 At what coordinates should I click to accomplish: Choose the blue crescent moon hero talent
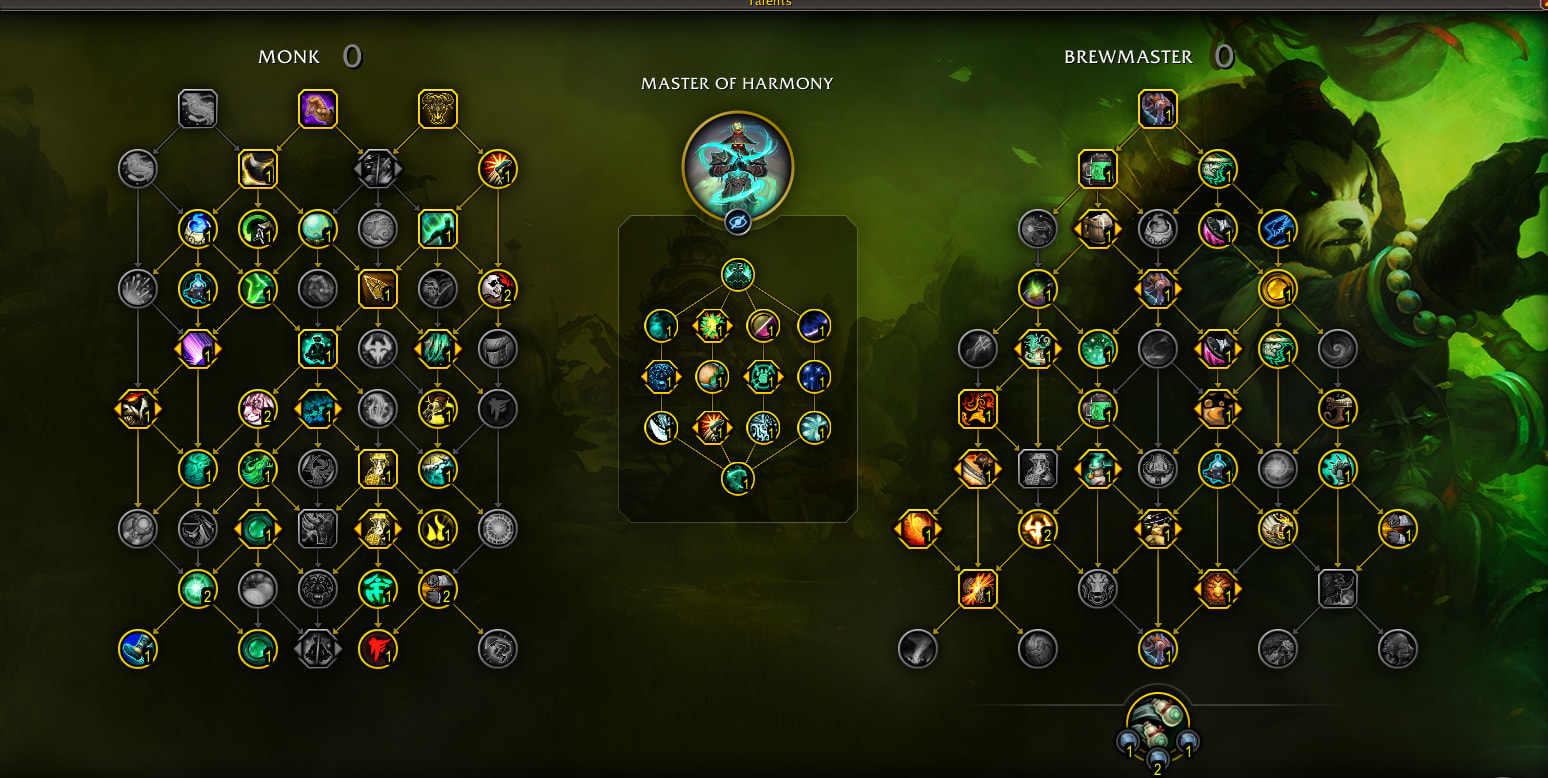pos(815,325)
